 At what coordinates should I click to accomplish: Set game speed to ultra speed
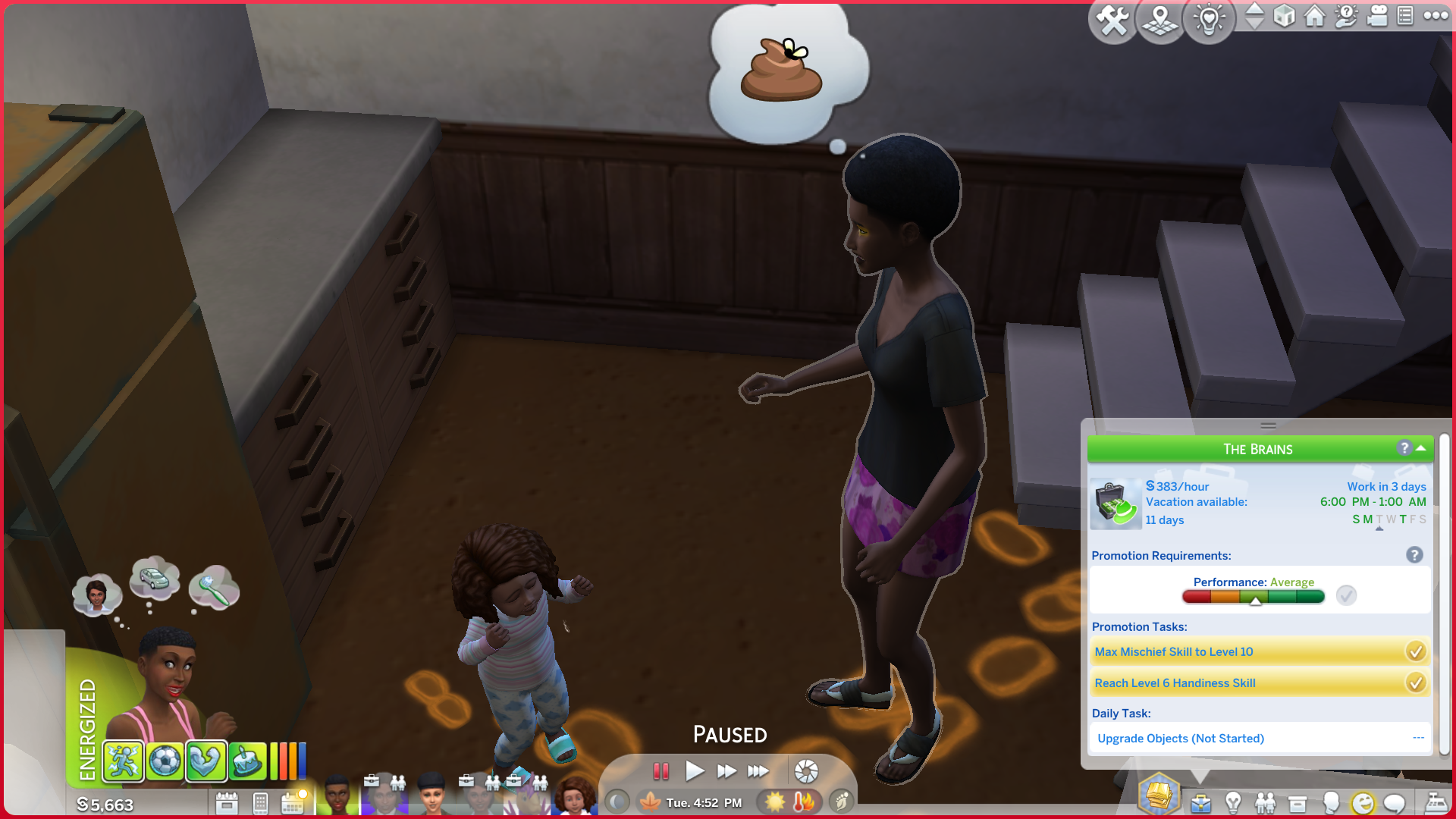(758, 771)
